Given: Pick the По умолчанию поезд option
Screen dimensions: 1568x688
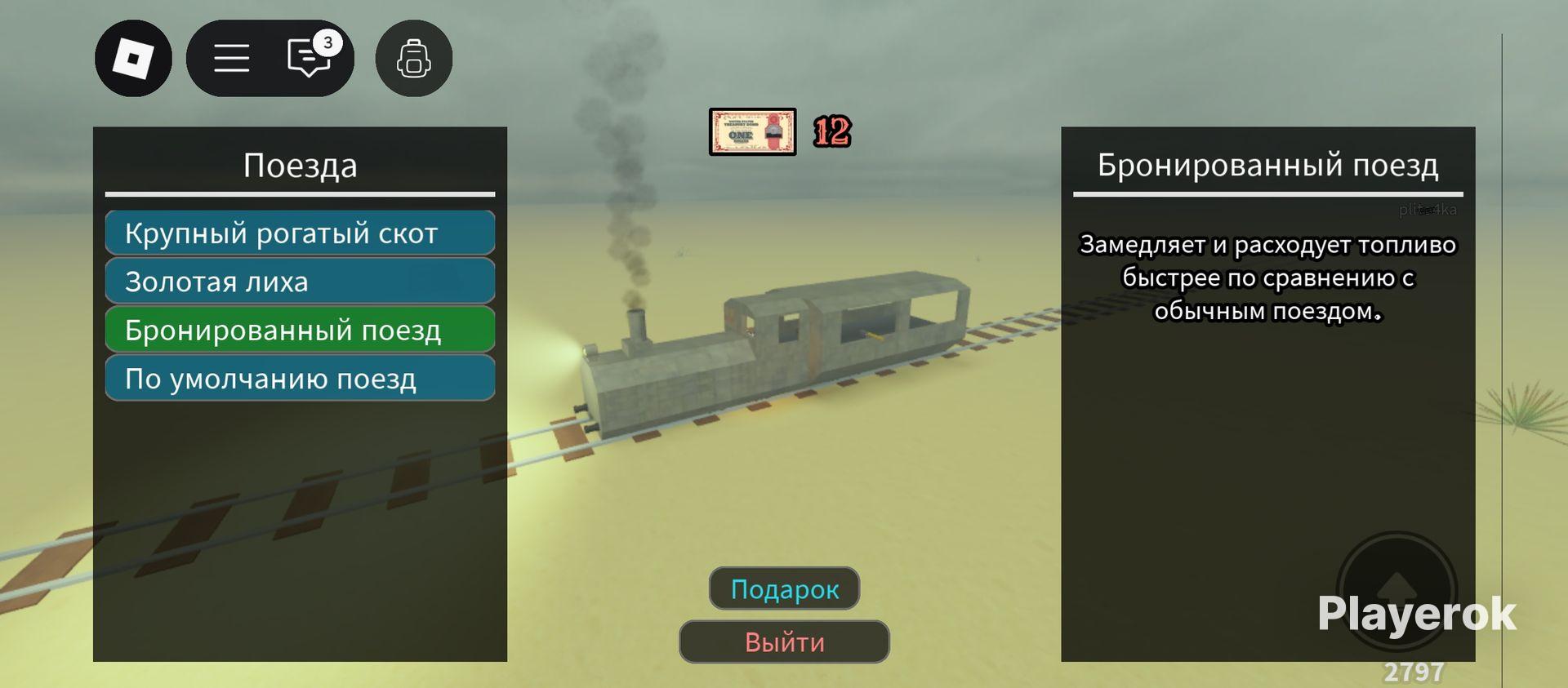Looking at the screenshot, I should point(300,378).
